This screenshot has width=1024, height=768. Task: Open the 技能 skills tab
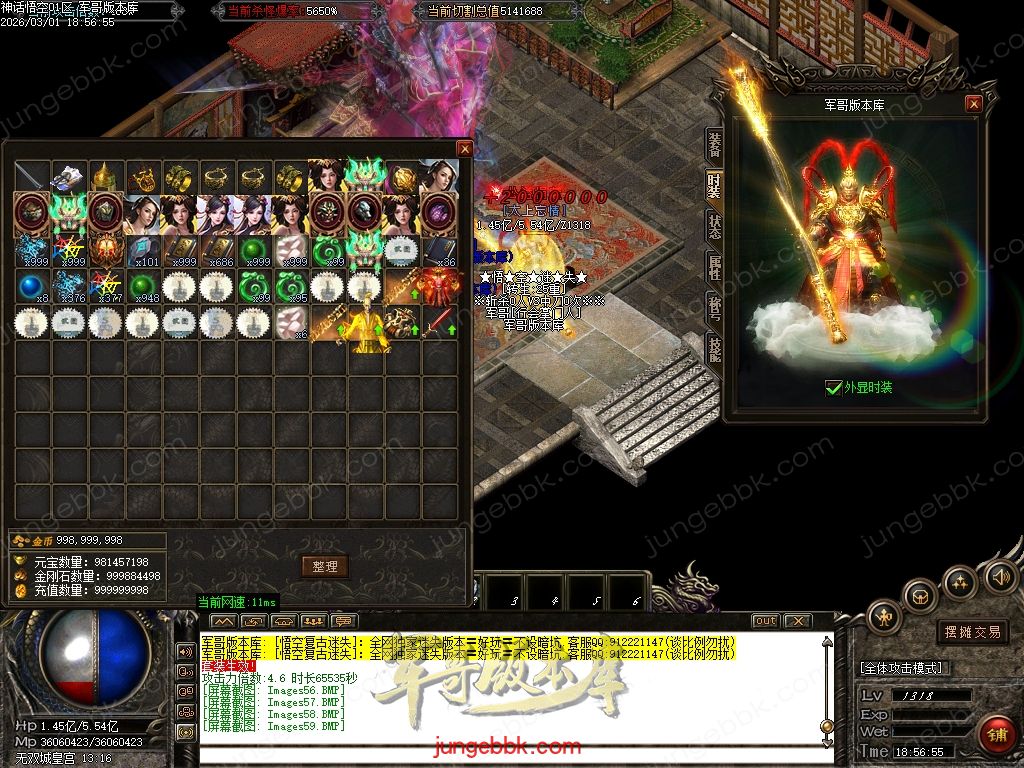coord(714,347)
